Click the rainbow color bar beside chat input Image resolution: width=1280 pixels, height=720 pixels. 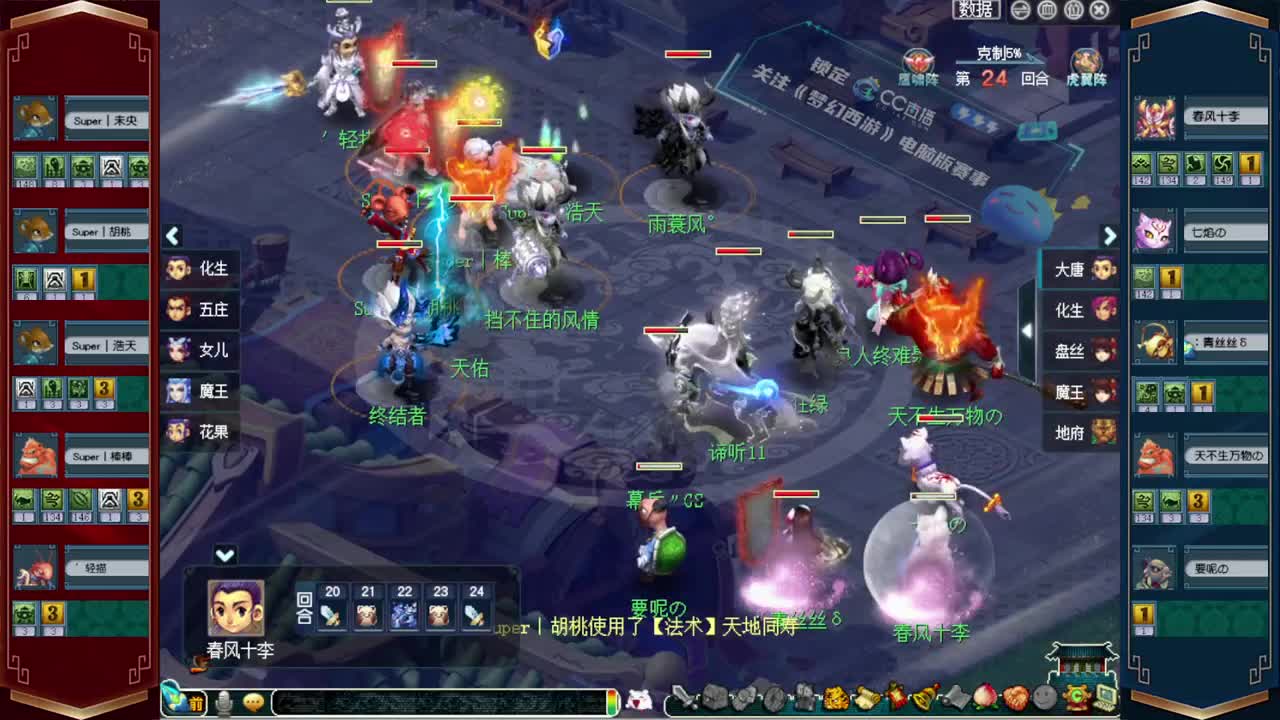point(610,703)
